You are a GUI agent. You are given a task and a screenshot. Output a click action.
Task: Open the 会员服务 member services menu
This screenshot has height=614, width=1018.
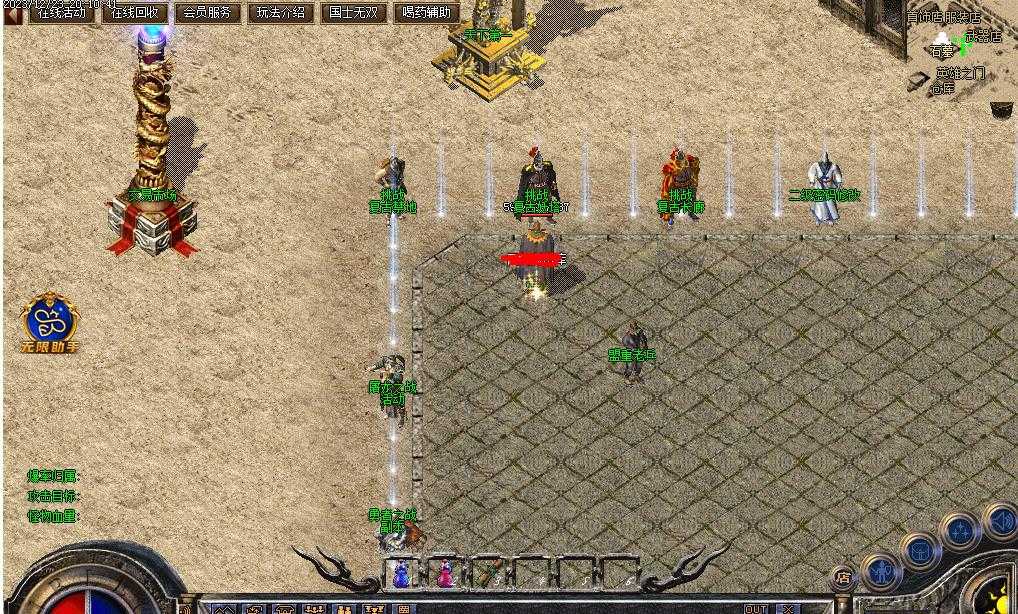tap(208, 13)
